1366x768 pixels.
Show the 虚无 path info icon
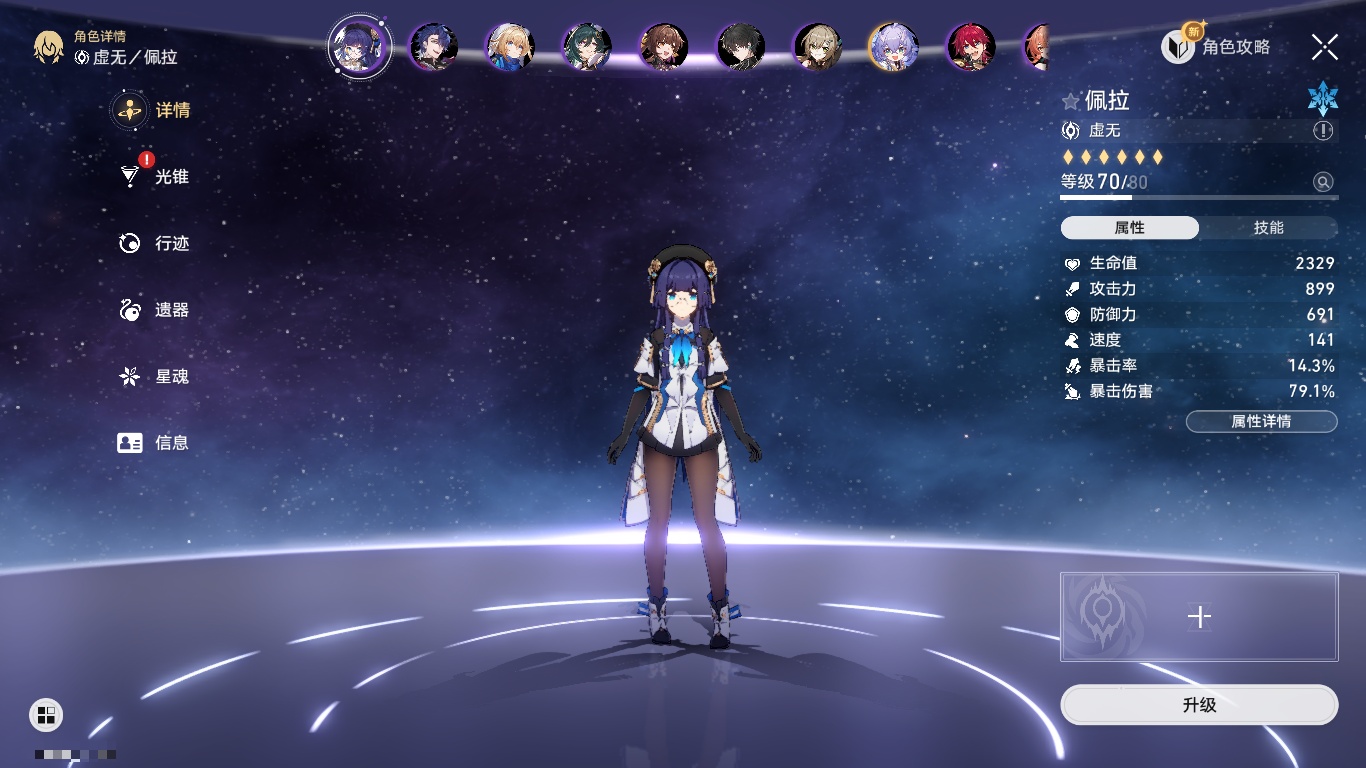point(1323,131)
